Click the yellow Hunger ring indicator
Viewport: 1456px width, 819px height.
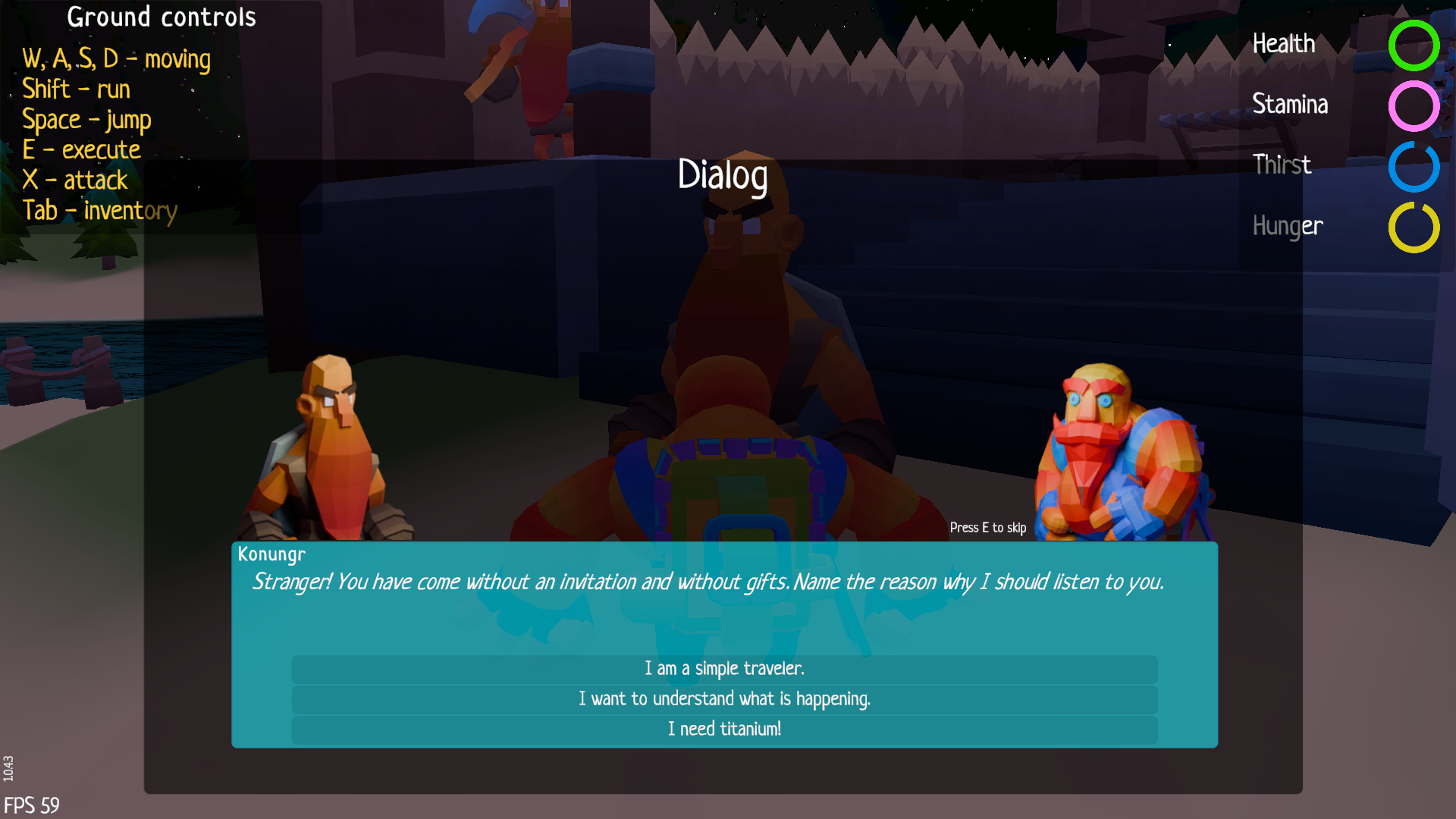click(1414, 227)
